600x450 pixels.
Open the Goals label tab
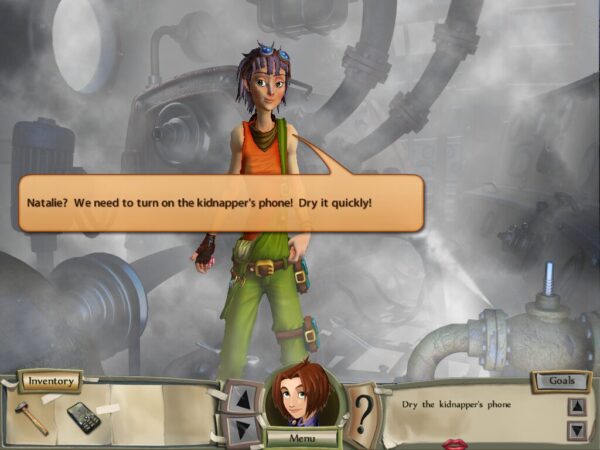point(561,381)
